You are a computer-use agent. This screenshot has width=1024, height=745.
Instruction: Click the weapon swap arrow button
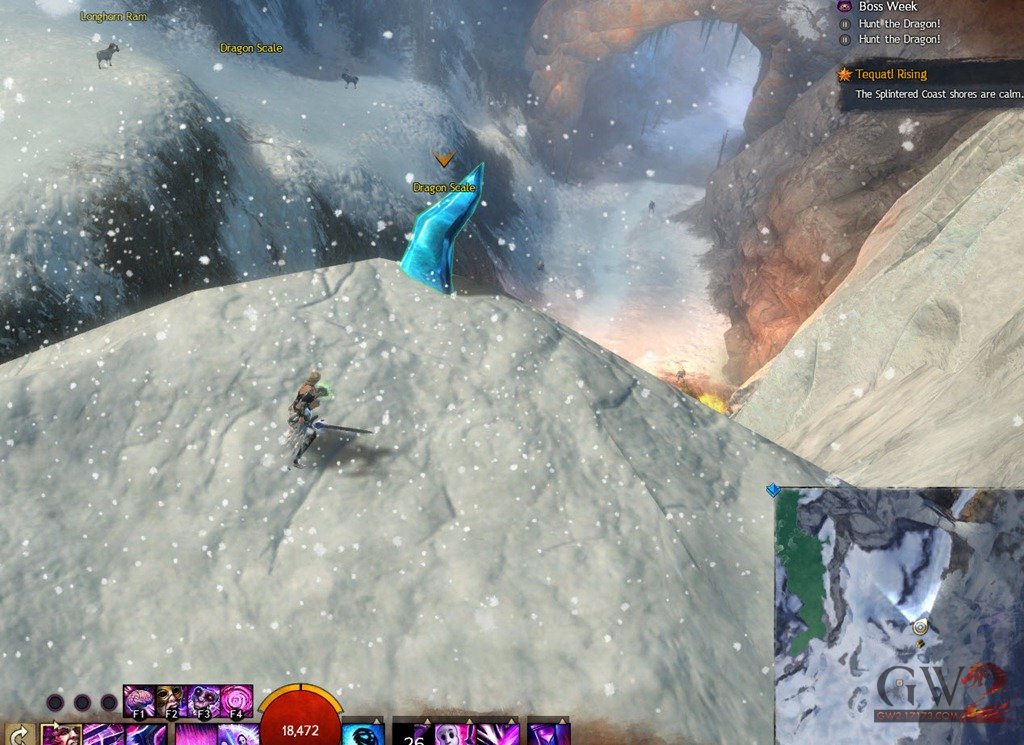19,735
